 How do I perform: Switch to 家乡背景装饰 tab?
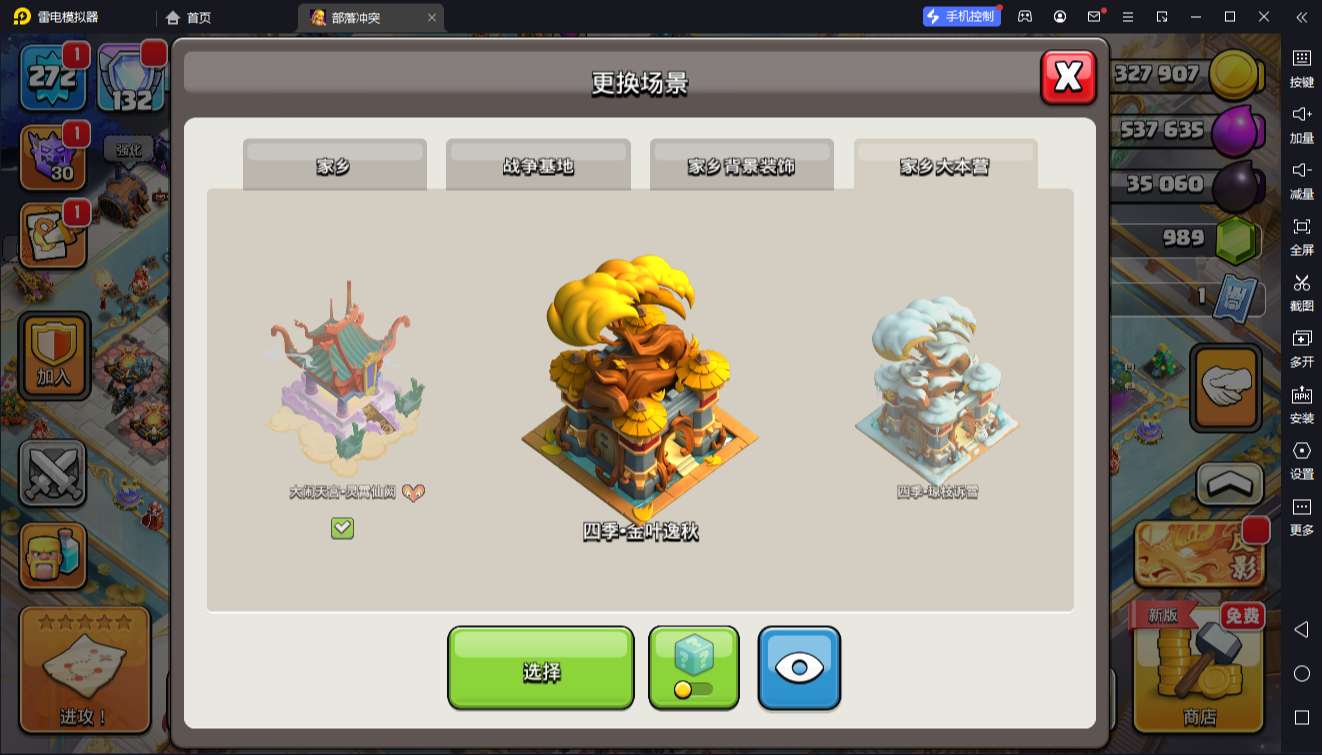tap(741, 165)
